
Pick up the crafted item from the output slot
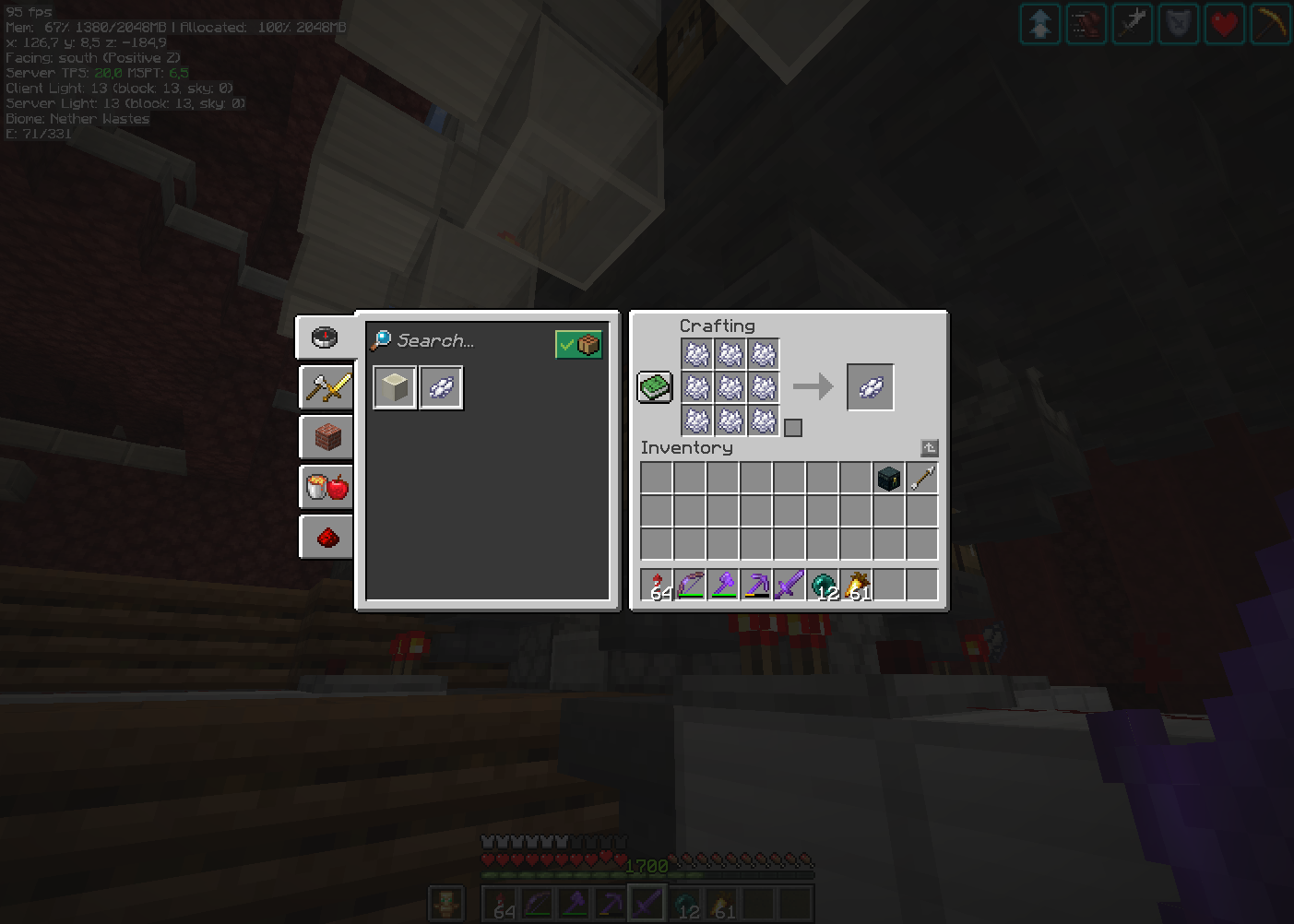[870, 386]
